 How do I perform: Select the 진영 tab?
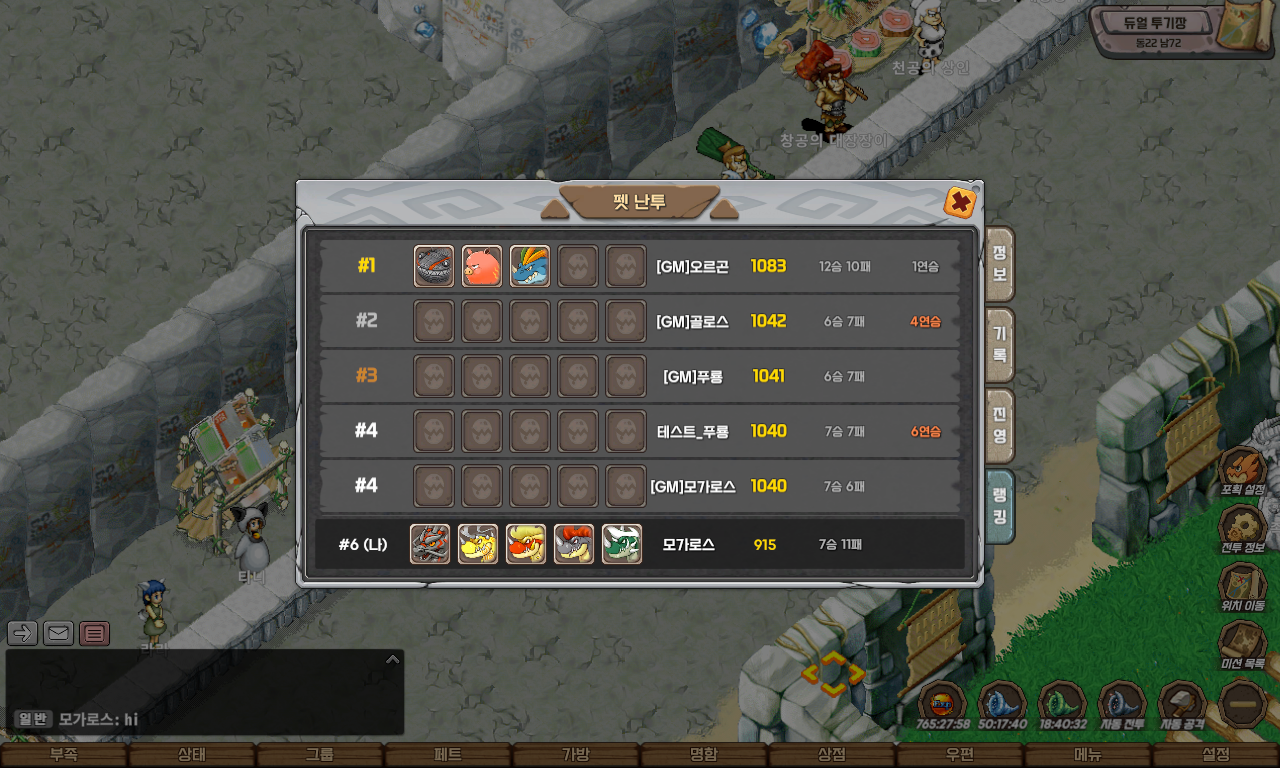(x=999, y=425)
